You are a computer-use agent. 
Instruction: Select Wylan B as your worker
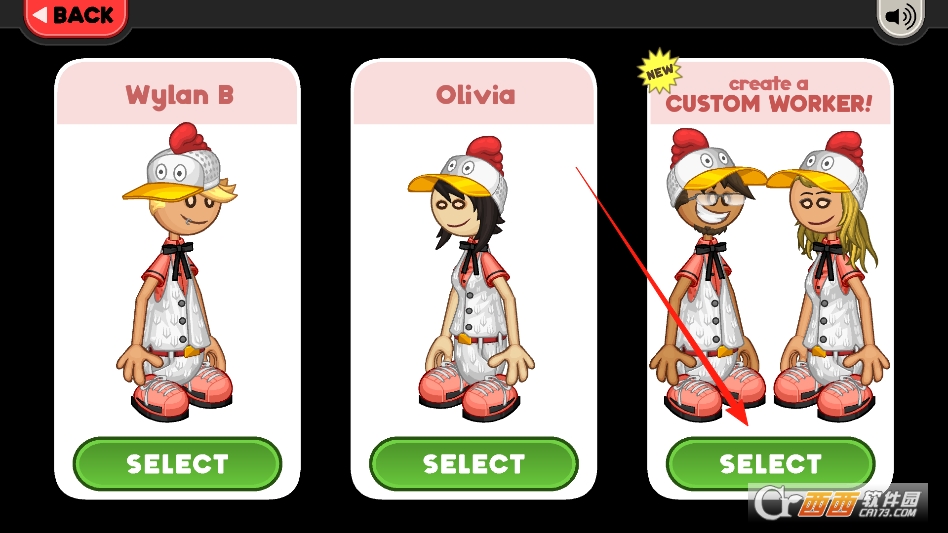point(177,464)
